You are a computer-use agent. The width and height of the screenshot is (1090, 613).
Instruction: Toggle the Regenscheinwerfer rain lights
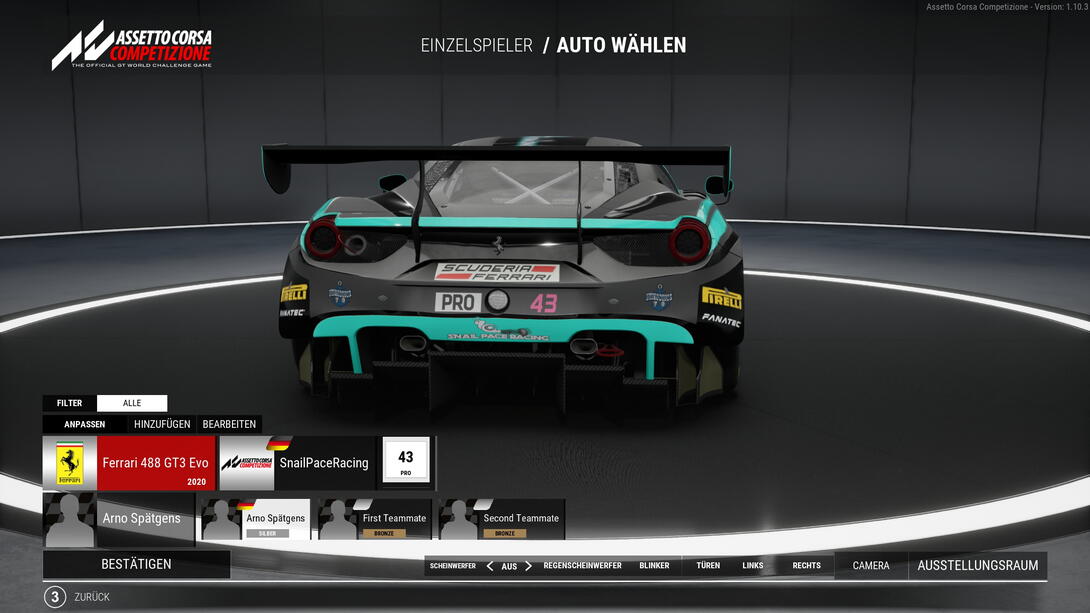point(582,566)
